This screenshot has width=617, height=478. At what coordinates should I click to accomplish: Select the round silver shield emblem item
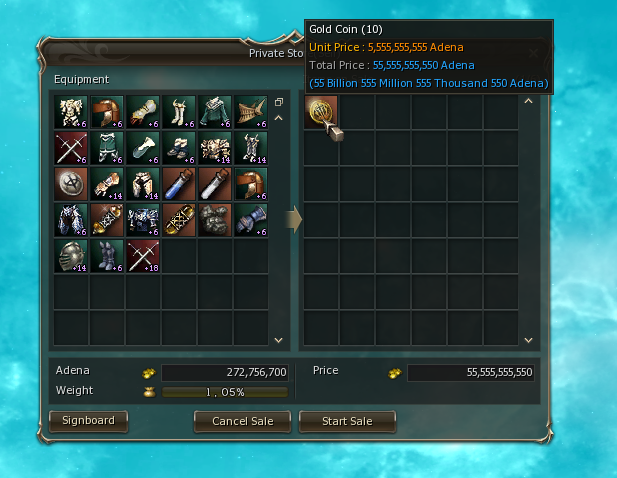[71, 184]
